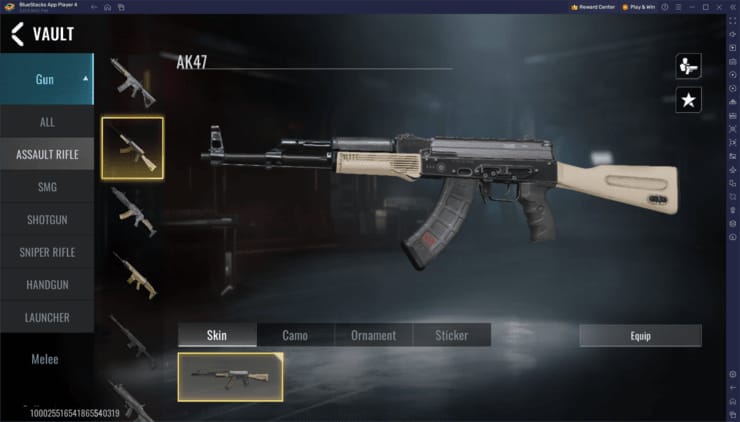The image size is (740, 422).
Task: Open BlueStacks Reward Center
Action: (593, 7)
